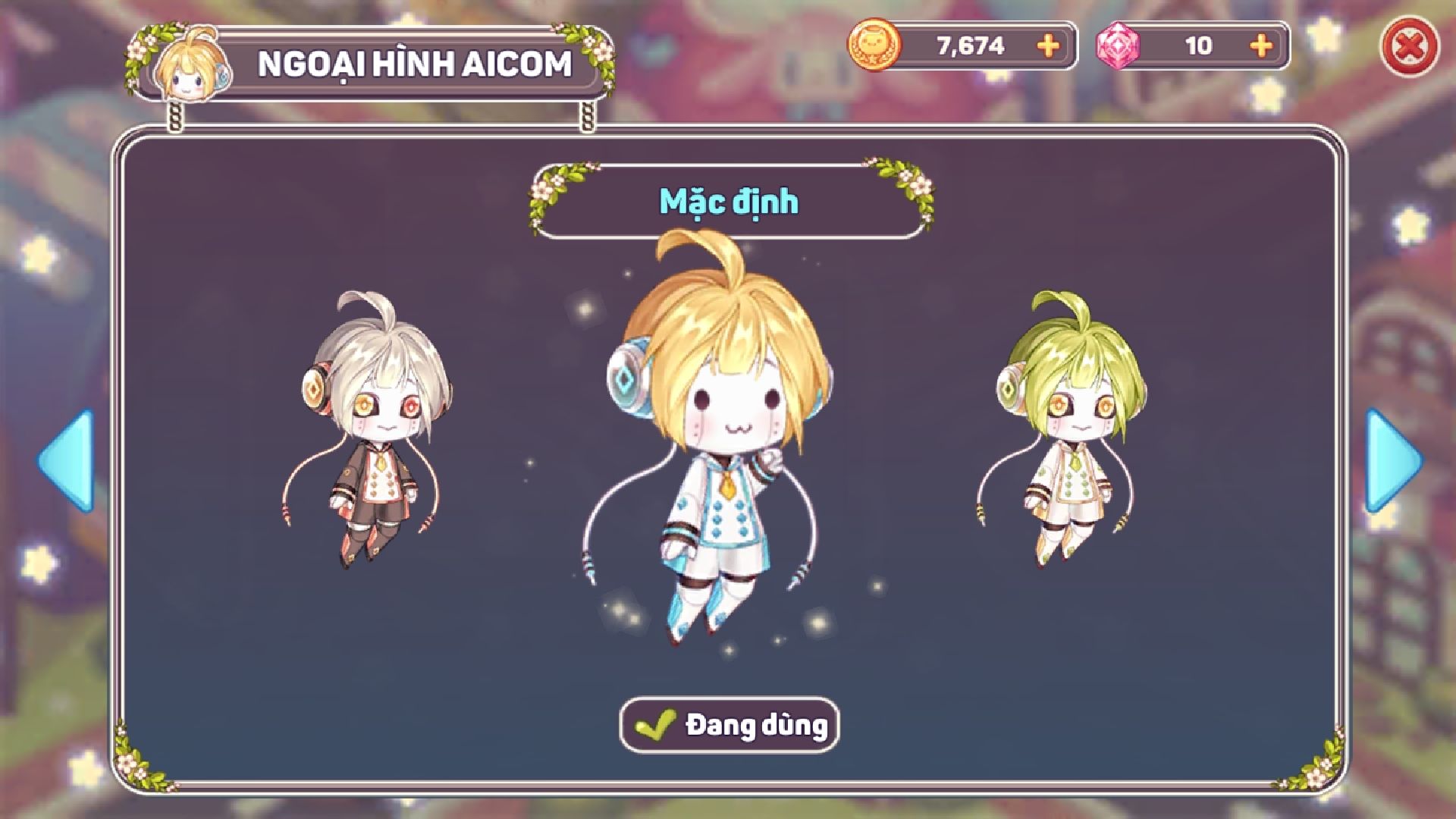Go to previous appearance with left arrow

[67, 460]
